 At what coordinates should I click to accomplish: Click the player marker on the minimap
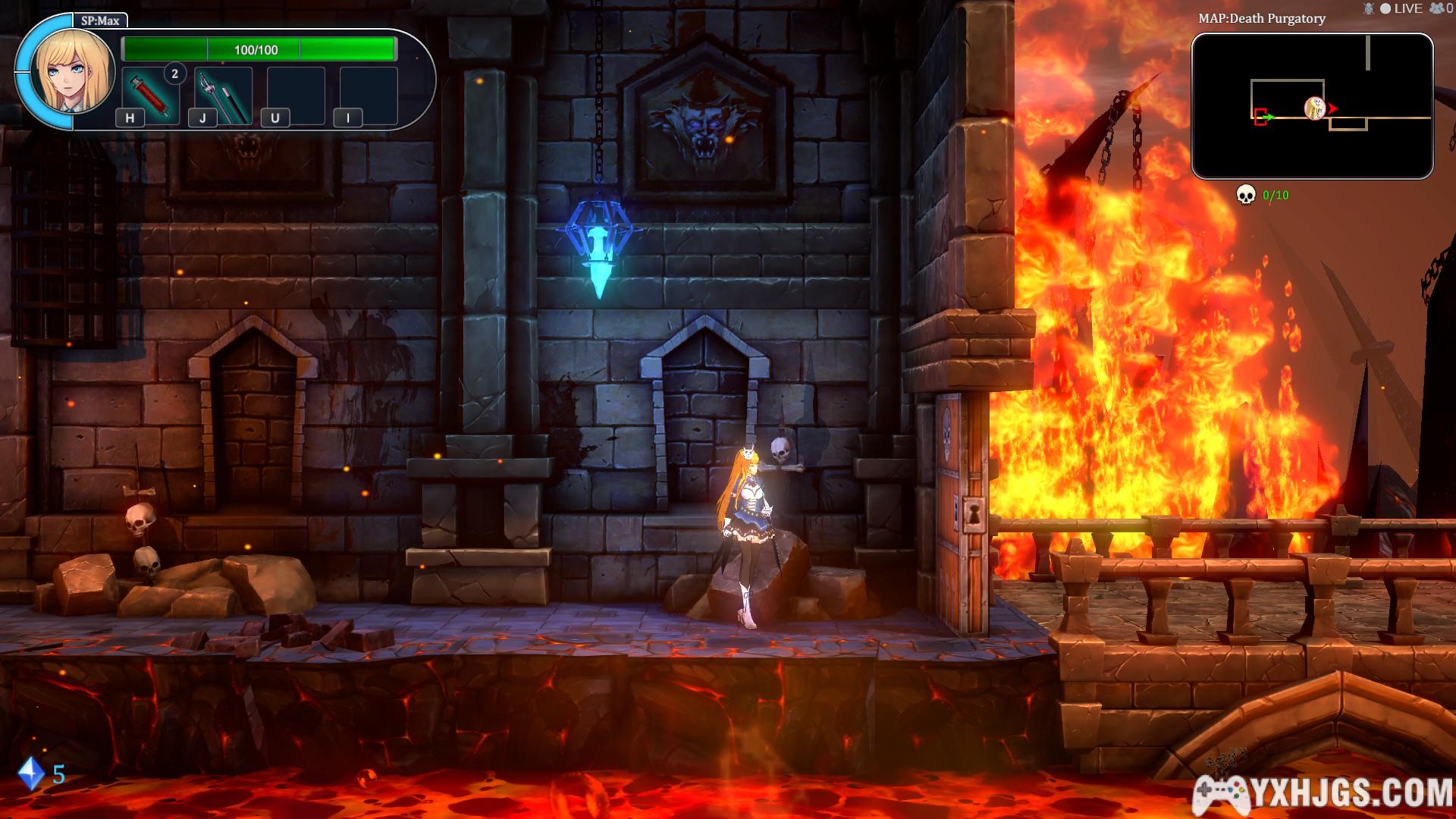click(1314, 108)
